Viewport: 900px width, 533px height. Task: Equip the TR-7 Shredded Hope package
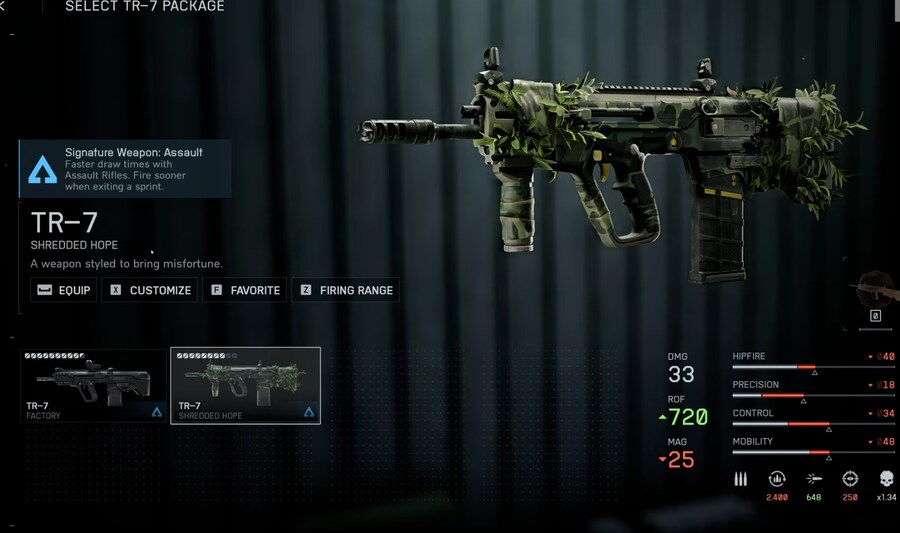pos(63,290)
